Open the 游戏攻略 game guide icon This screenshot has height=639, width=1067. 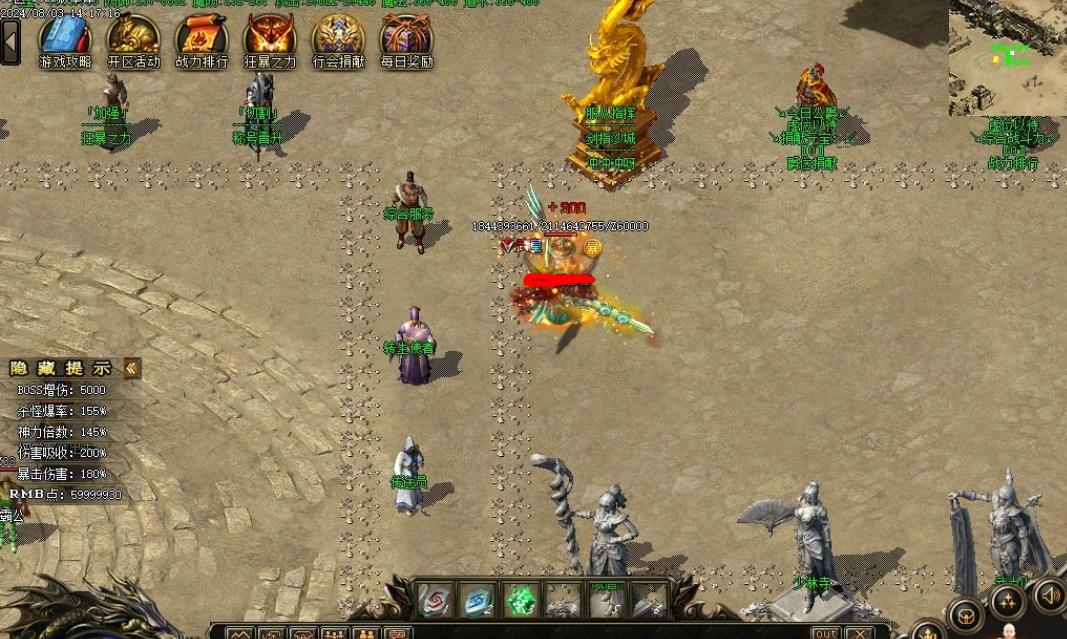click(65, 37)
